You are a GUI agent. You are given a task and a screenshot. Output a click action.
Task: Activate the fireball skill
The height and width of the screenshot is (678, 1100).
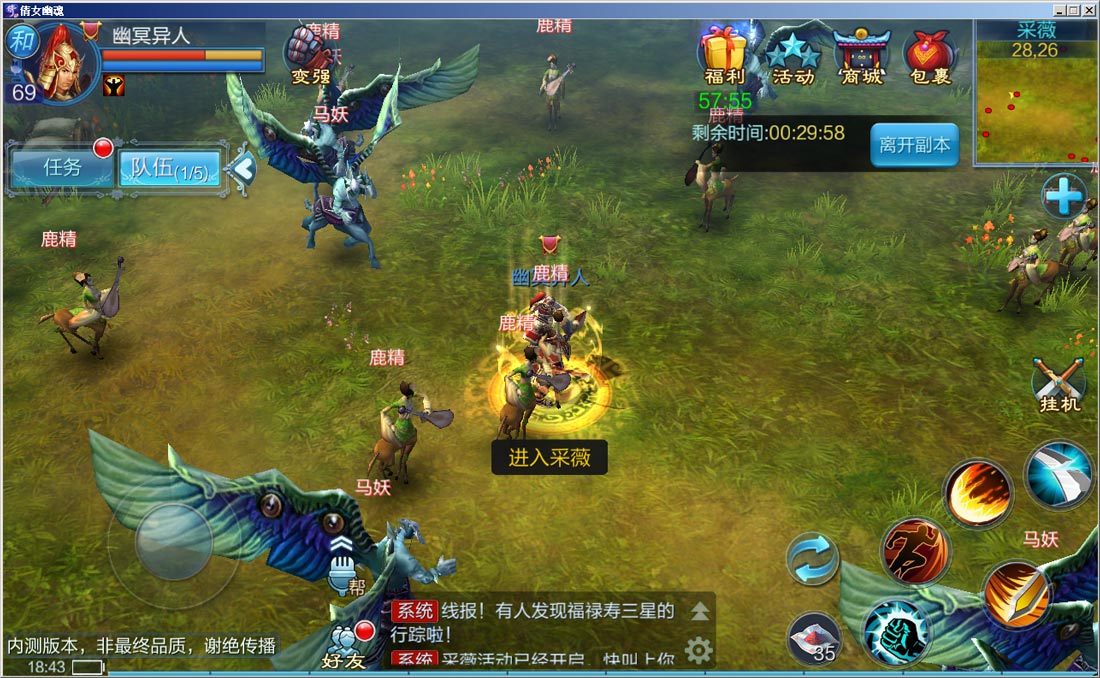(977, 493)
